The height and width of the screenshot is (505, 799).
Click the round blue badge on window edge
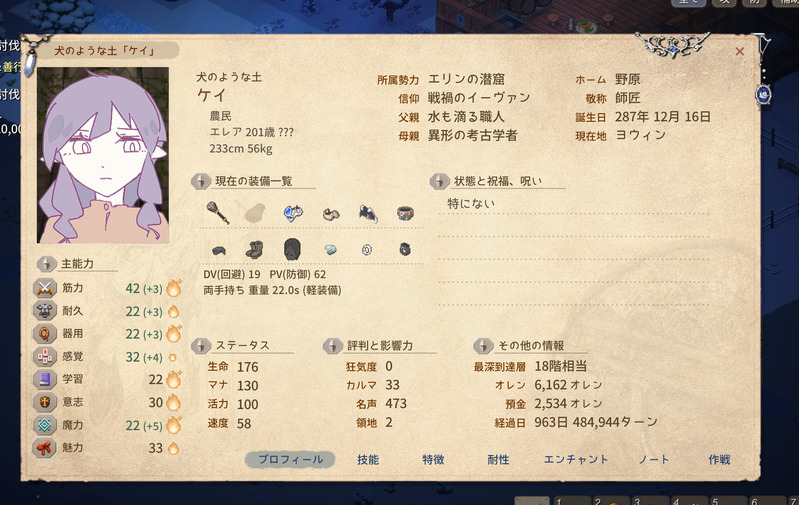[x=764, y=94]
